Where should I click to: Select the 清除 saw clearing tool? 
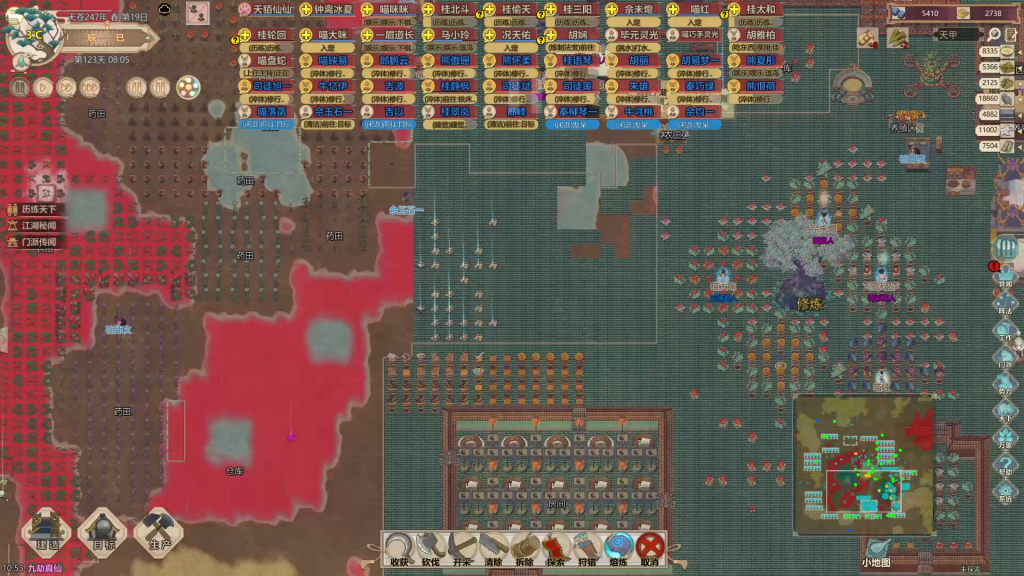(493, 549)
